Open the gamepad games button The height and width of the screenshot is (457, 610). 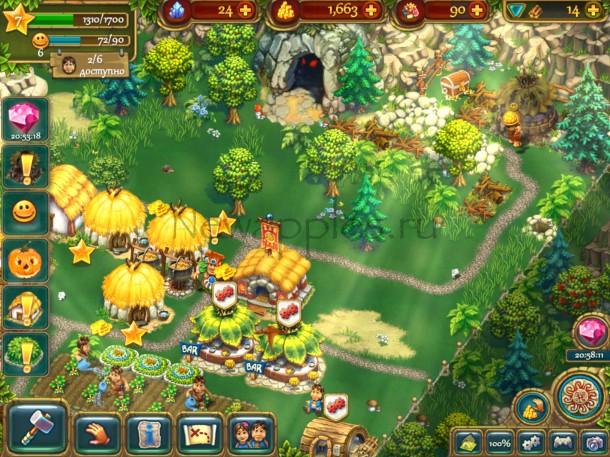tap(561, 441)
